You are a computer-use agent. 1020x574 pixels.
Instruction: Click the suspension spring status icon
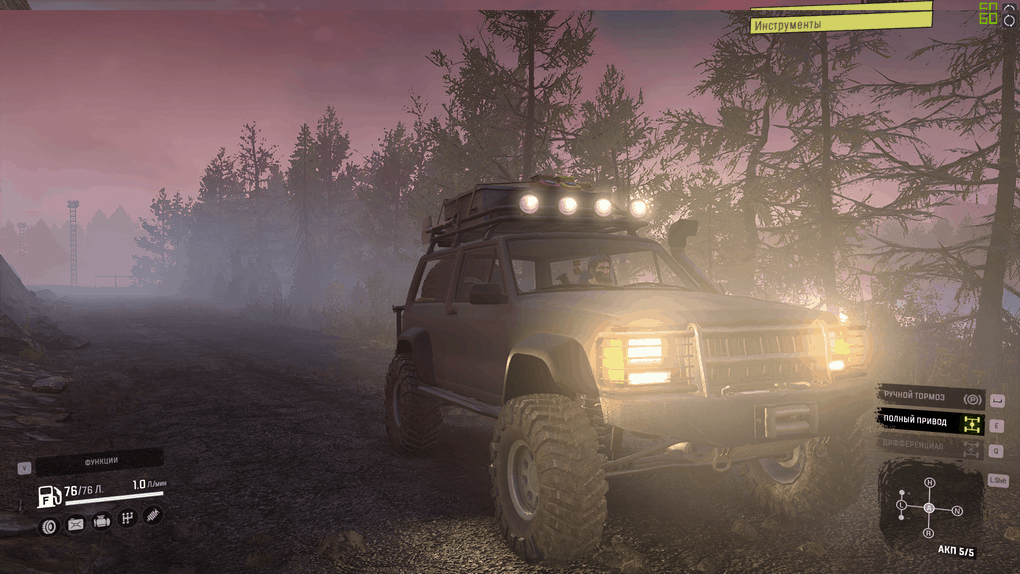click(x=153, y=515)
